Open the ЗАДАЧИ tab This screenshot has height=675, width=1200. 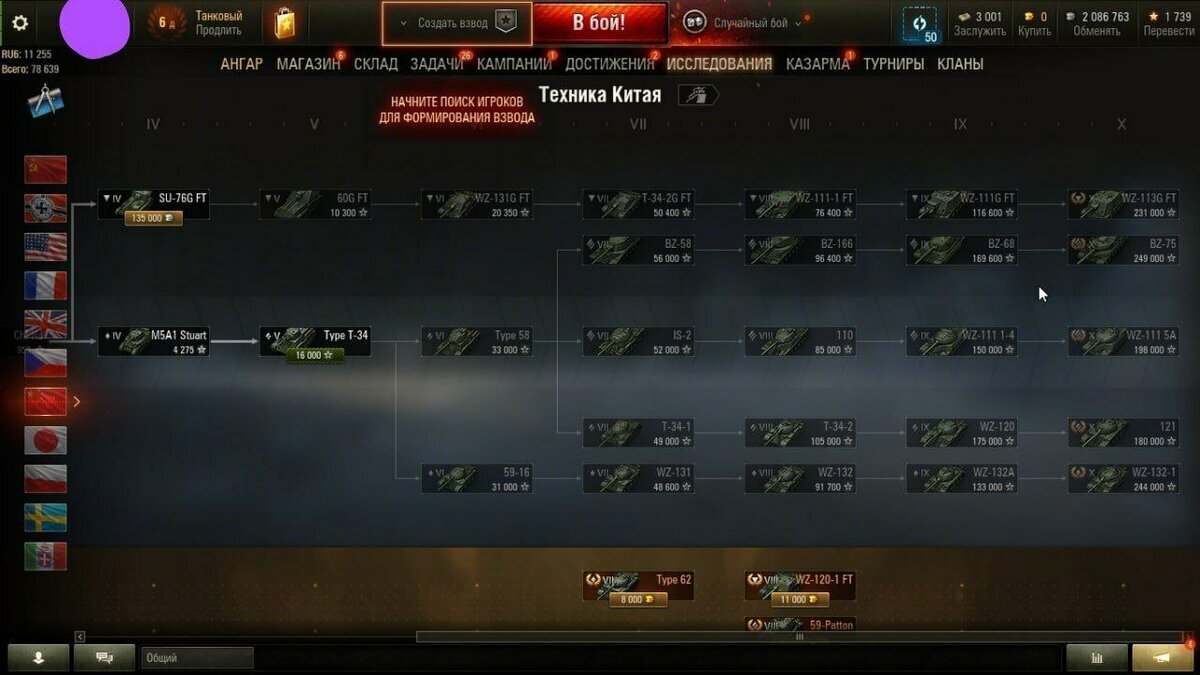coord(437,64)
